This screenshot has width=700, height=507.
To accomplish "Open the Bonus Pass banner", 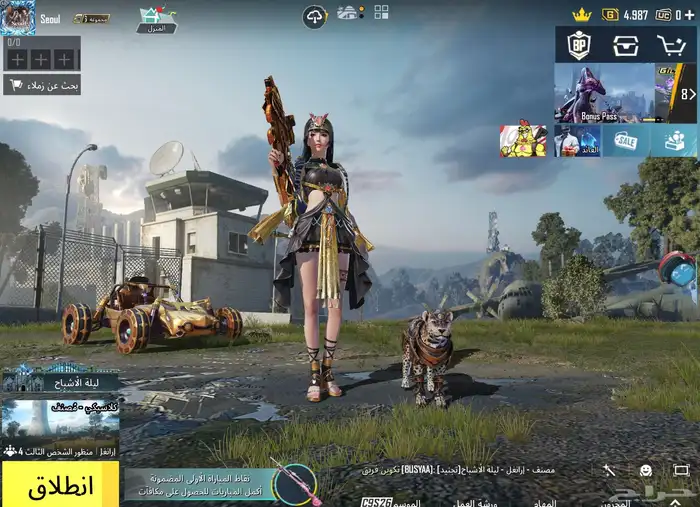I will [604, 93].
